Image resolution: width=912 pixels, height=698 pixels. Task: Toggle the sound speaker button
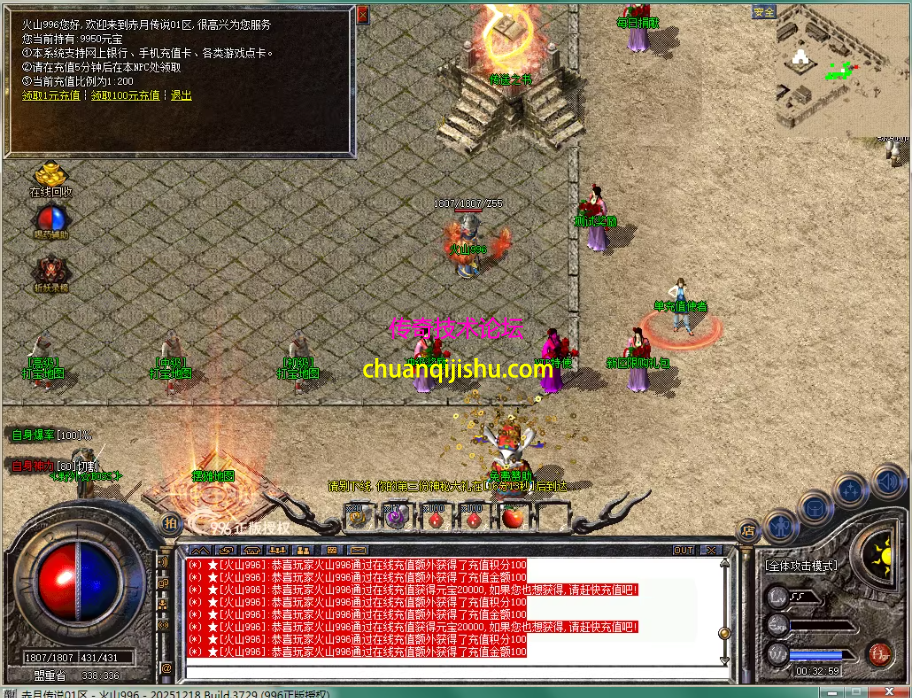click(888, 481)
